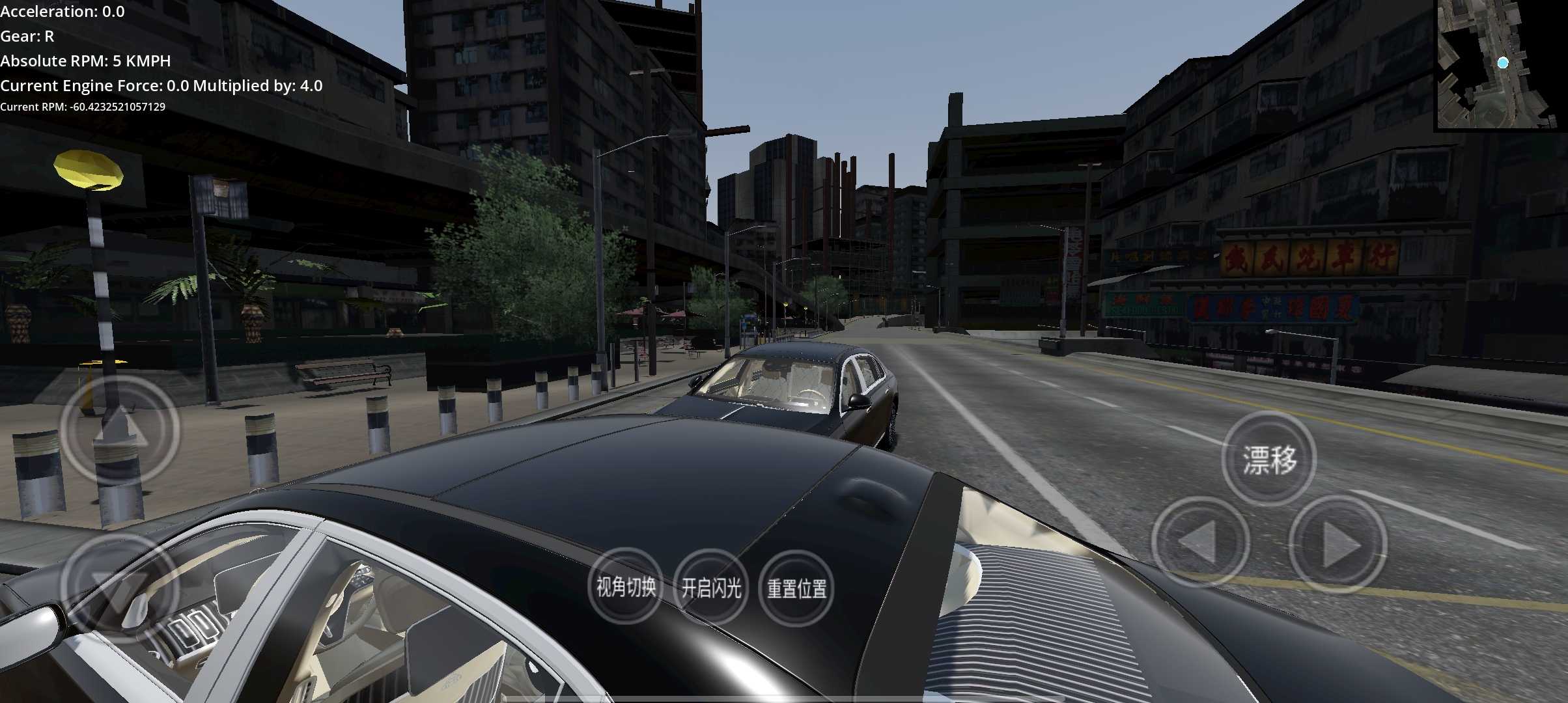Steer left with the left arrow button
1568x703 pixels.
(x=1200, y=543)
